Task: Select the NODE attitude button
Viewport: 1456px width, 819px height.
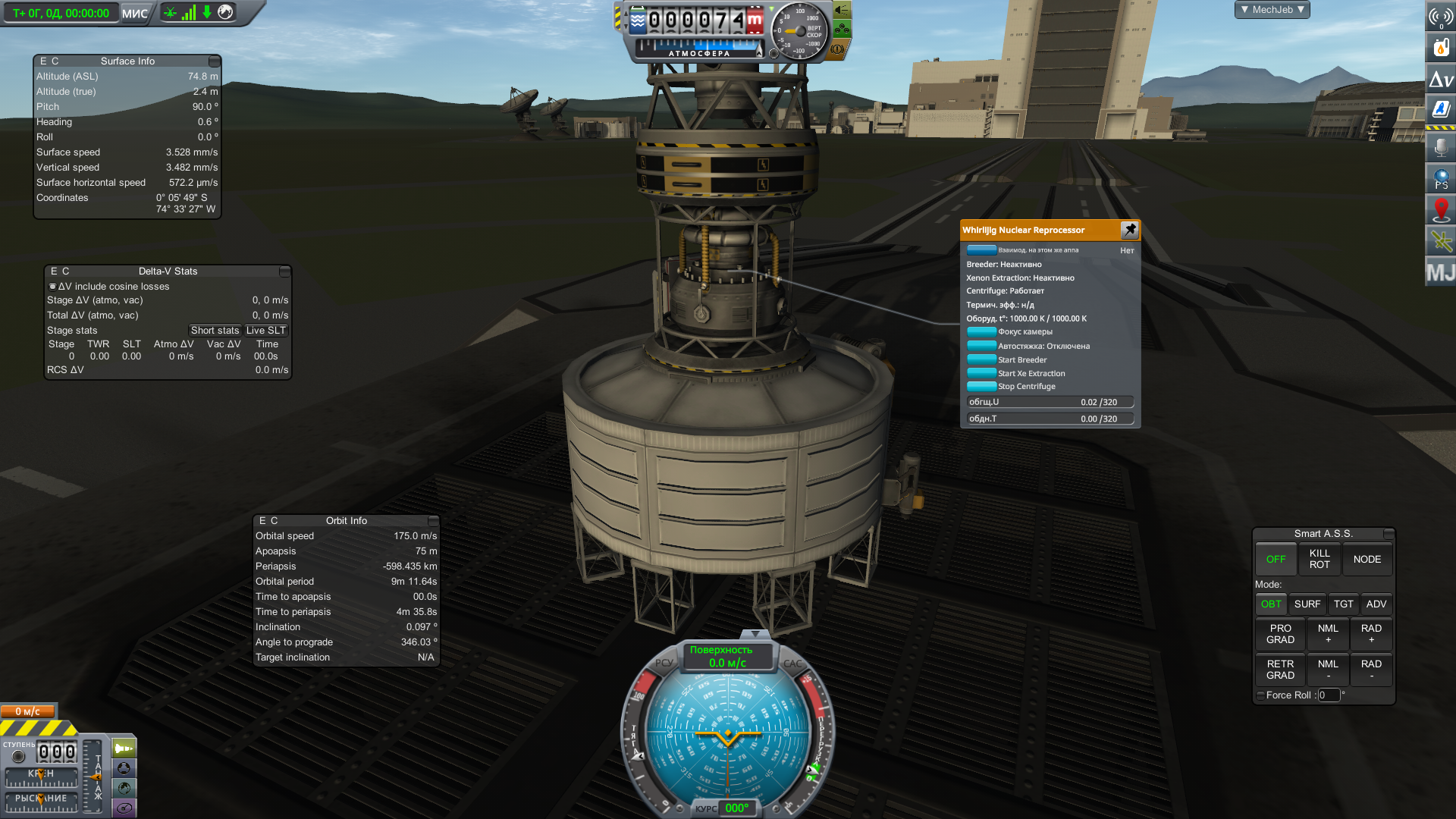Action: click(1367, 560)
